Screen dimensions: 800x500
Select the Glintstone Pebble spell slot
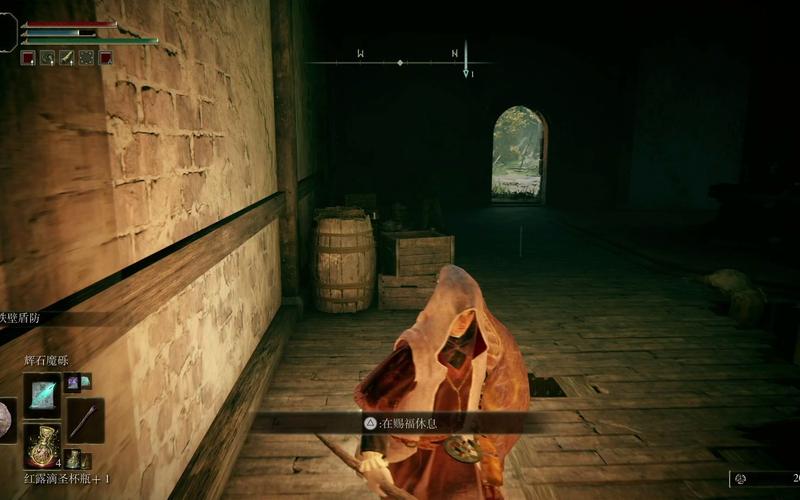(41, 395)
